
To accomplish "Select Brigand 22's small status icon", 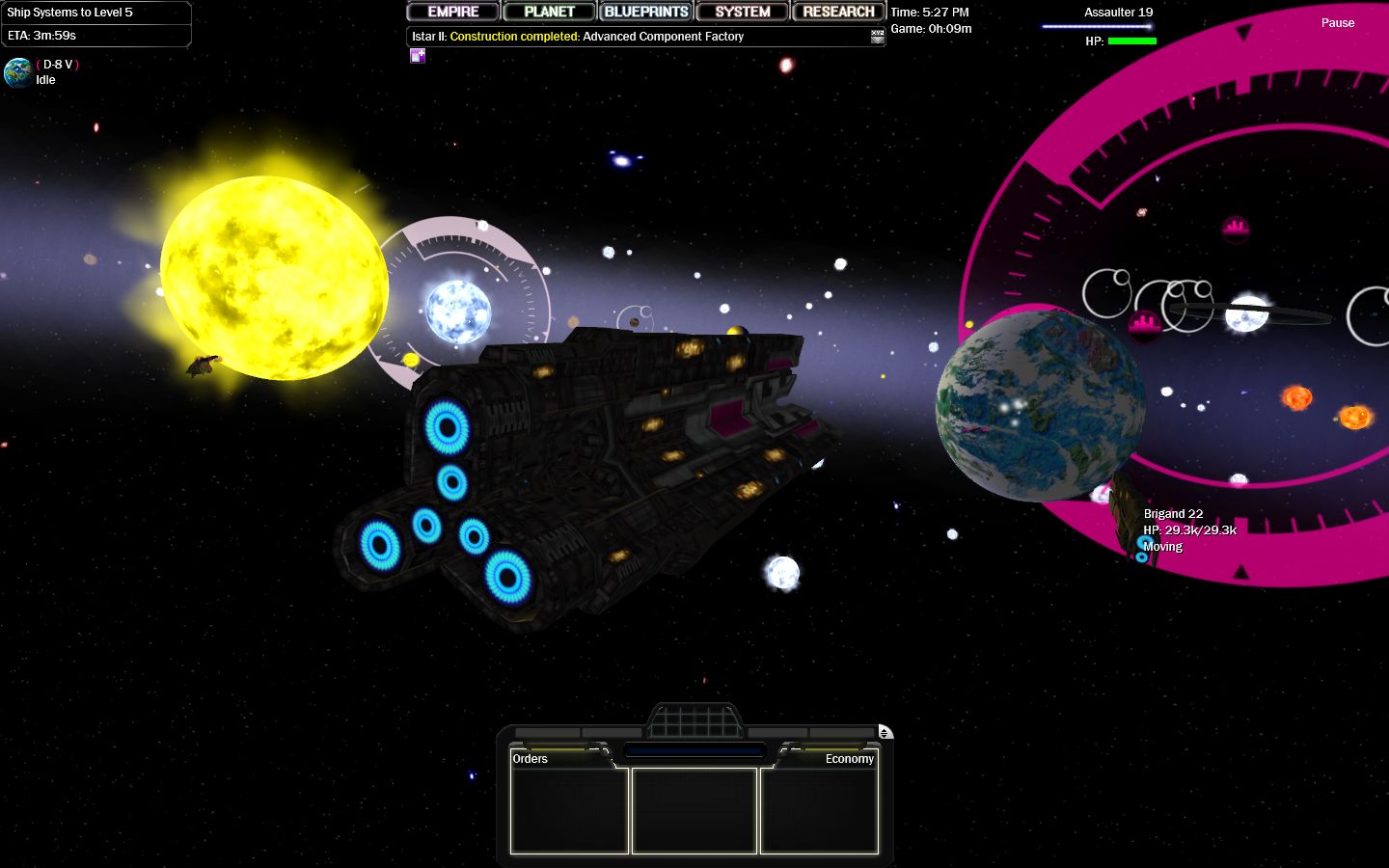I will pos(1142,557).
